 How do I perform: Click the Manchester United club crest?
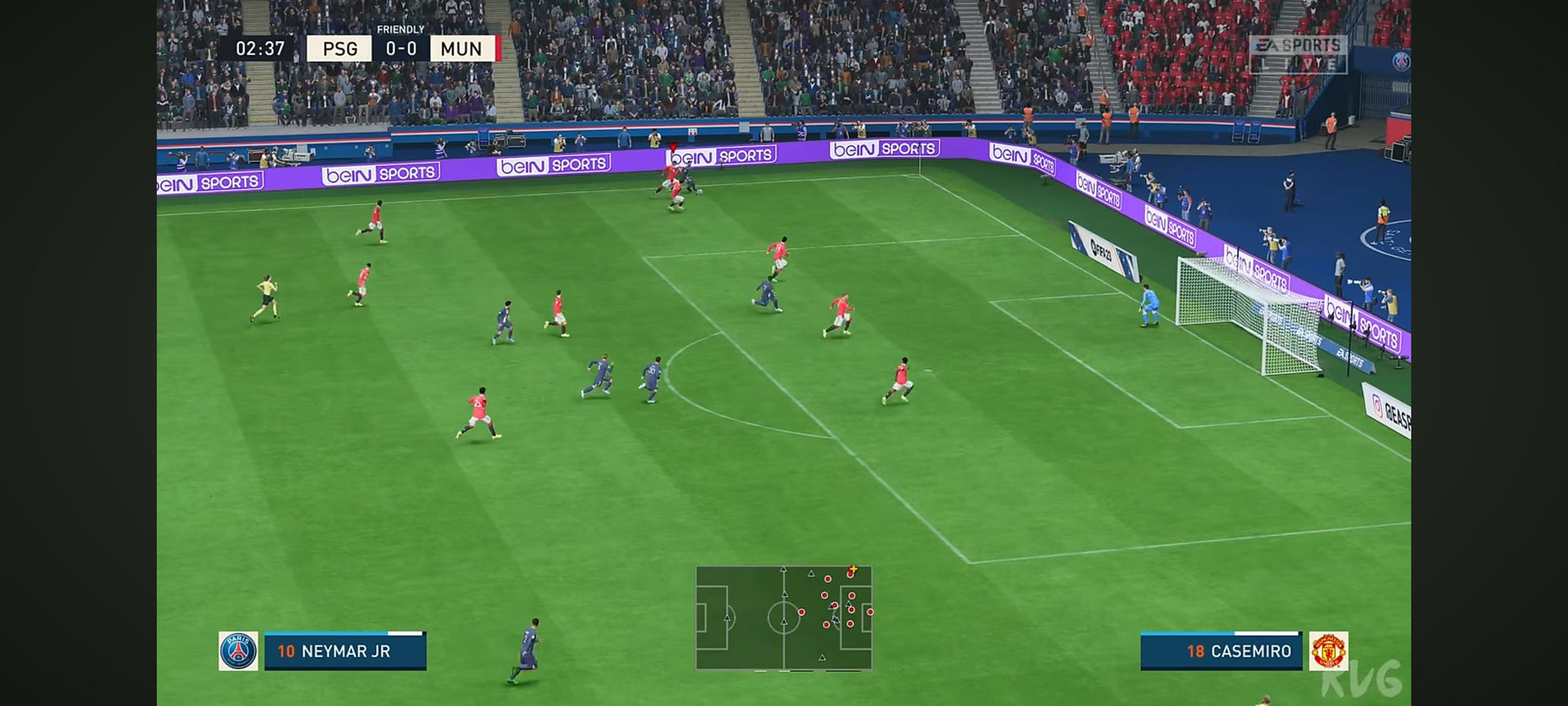coord(1328,651)
